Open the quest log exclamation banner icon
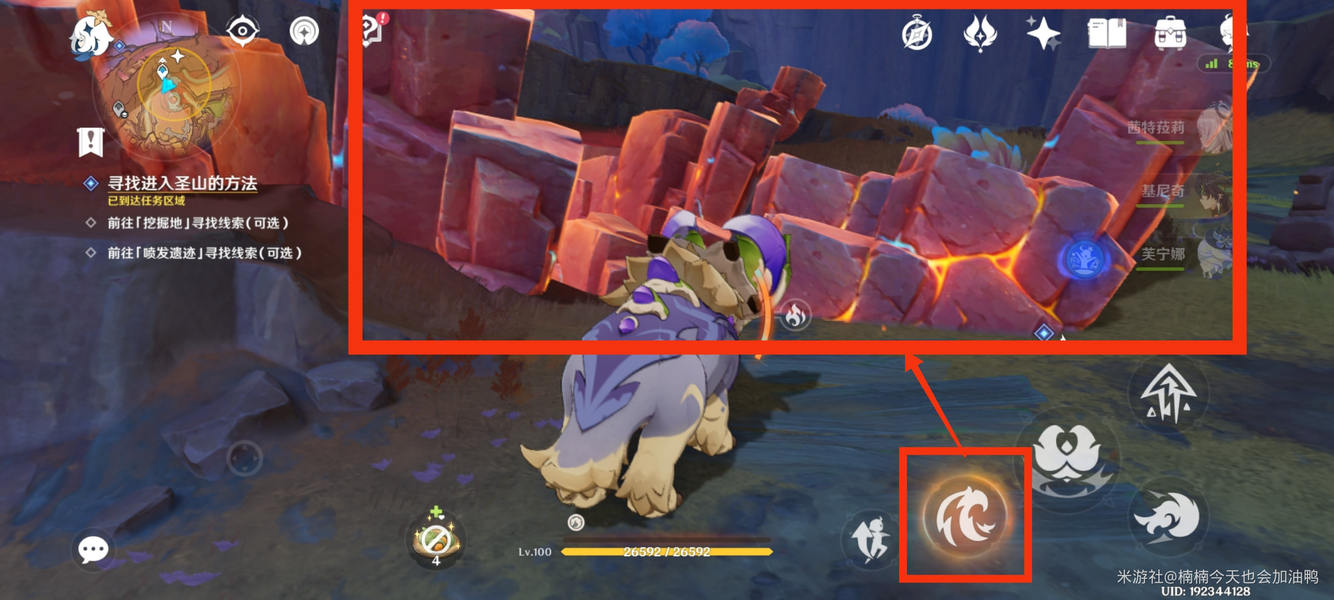Viewport: 1334px width, 600px height. coord(91,142)
